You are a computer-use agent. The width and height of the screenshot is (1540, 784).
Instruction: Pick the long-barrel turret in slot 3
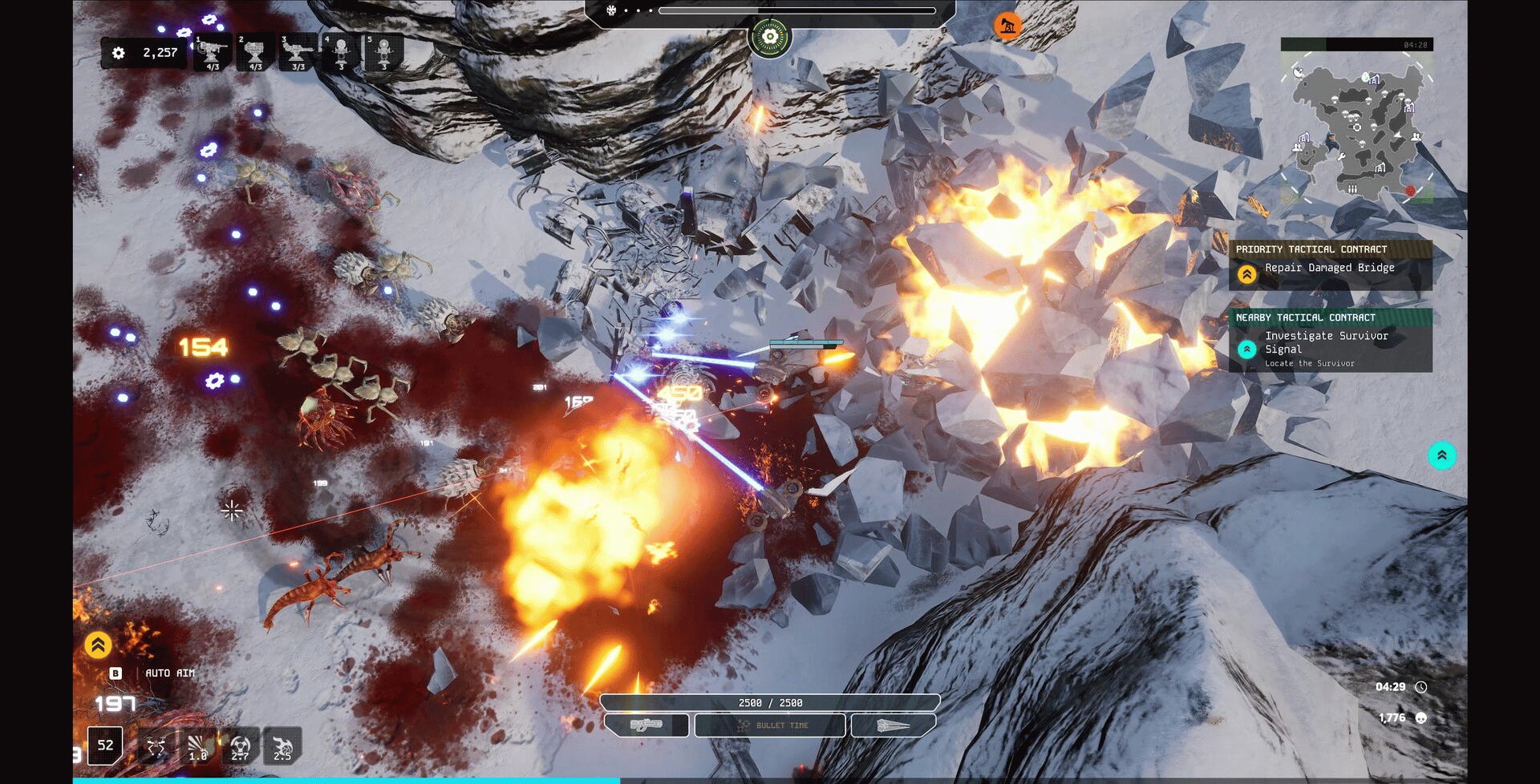298,54
